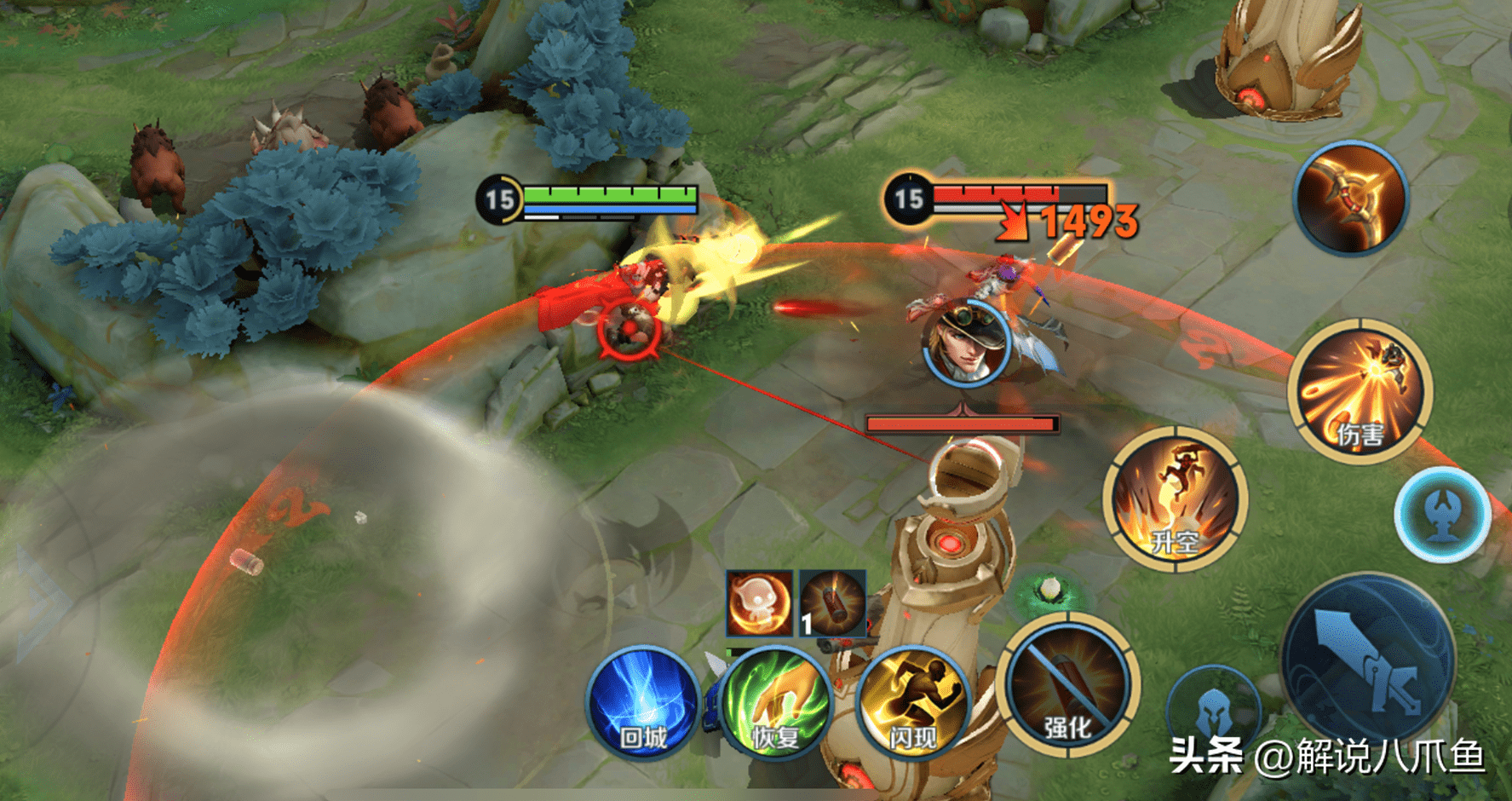
Task: Target the enemy hero portrait icon
Action: pyautogui.click(x=966, y=343)
